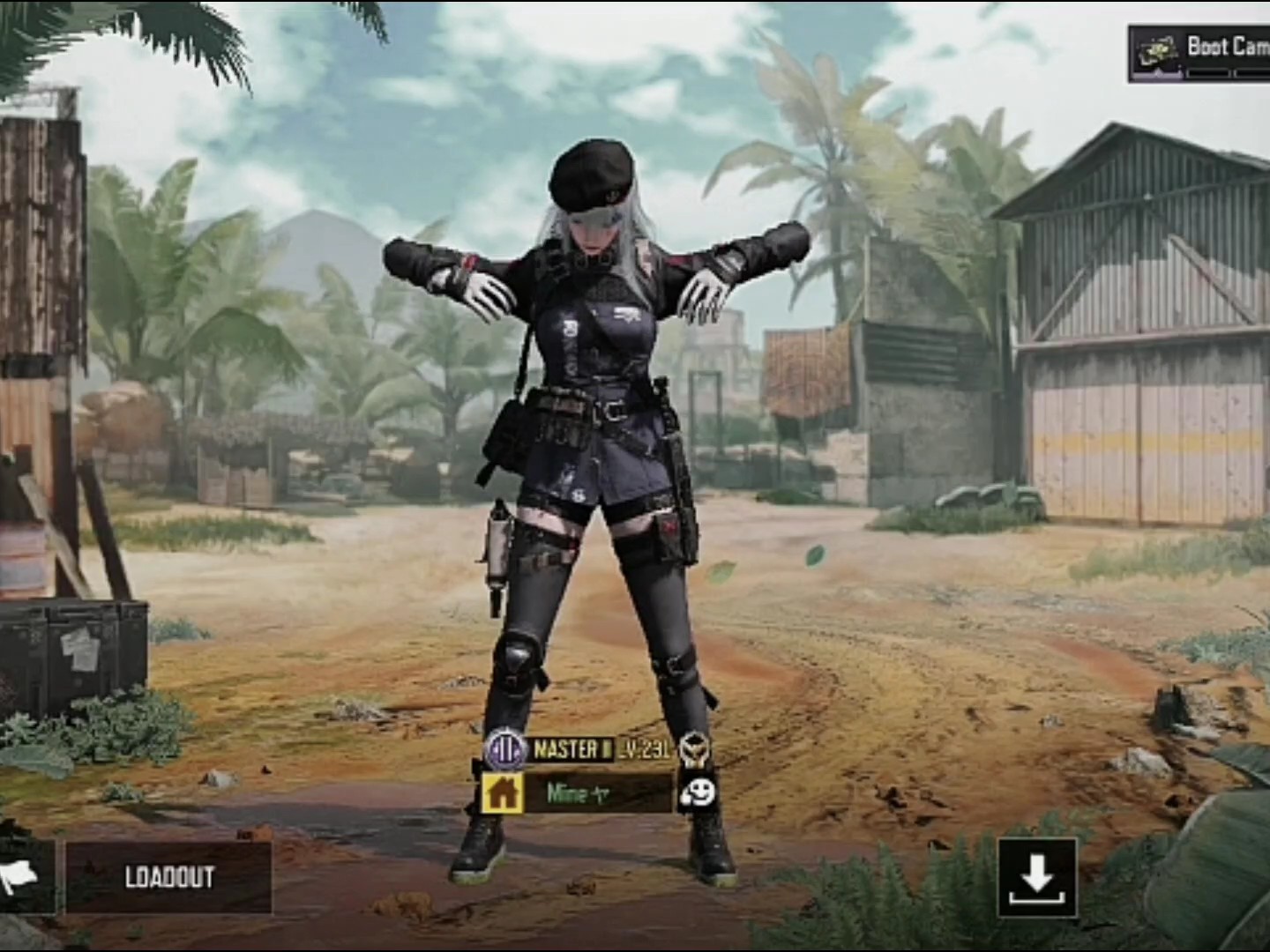
Task: Open the Loadout menu
Action: tap(168, 877)
